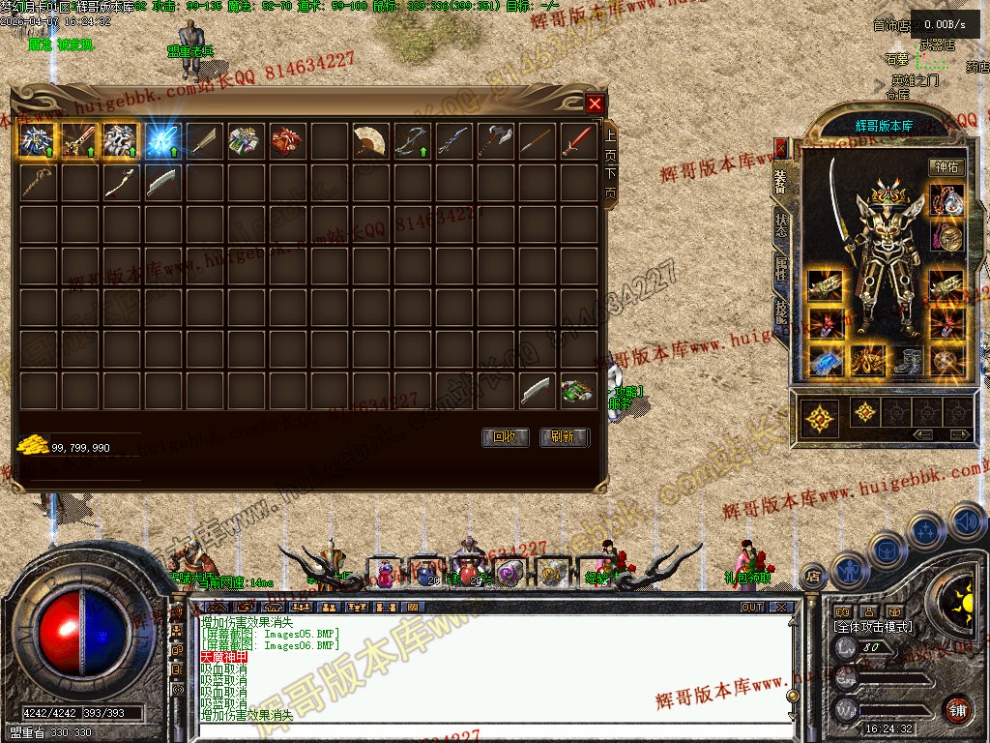990x743 pixels.
Task: Select the glowing blue crystal item
Action: tap(161, 141)
